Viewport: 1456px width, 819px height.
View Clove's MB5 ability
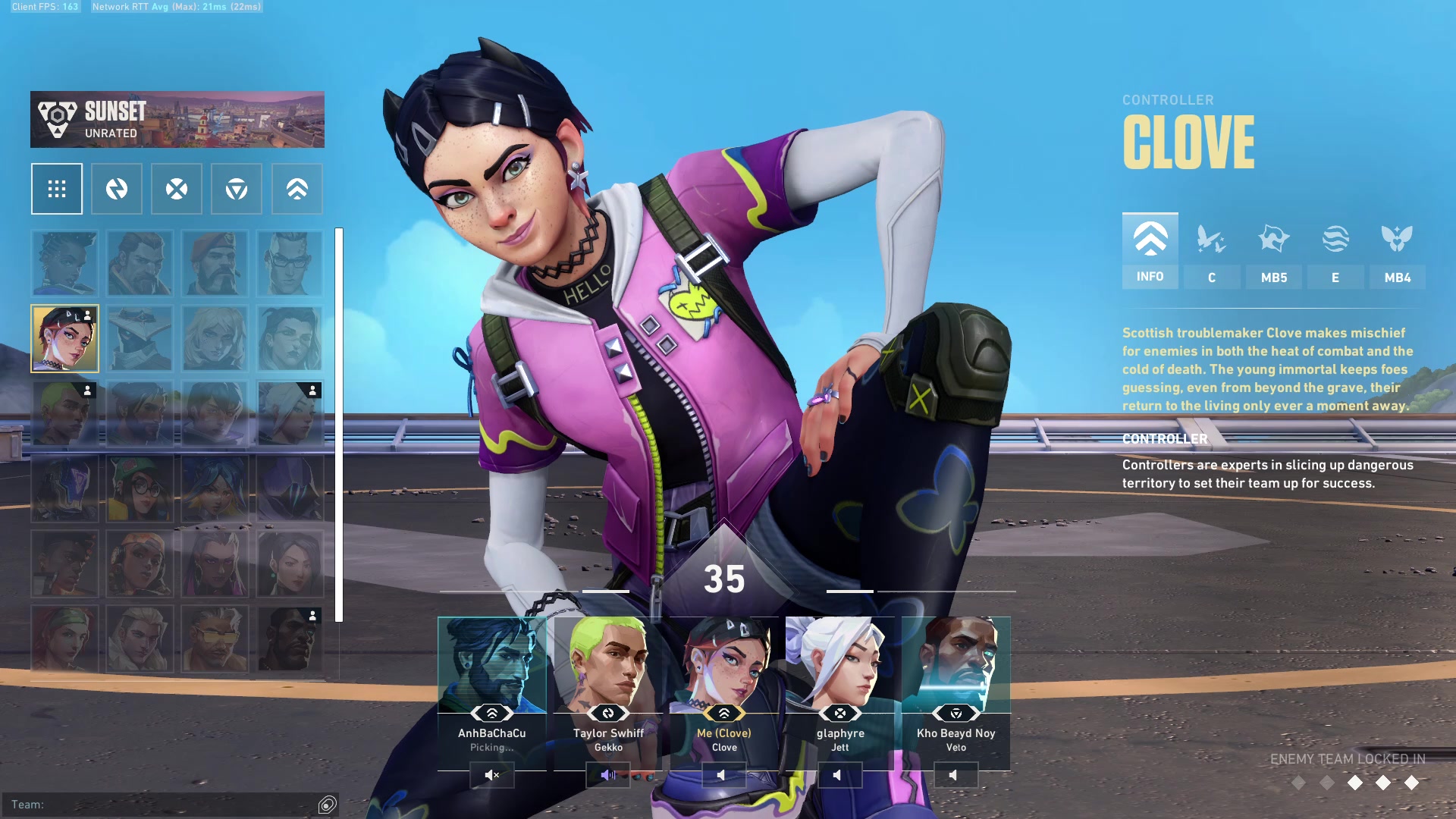1274,252
